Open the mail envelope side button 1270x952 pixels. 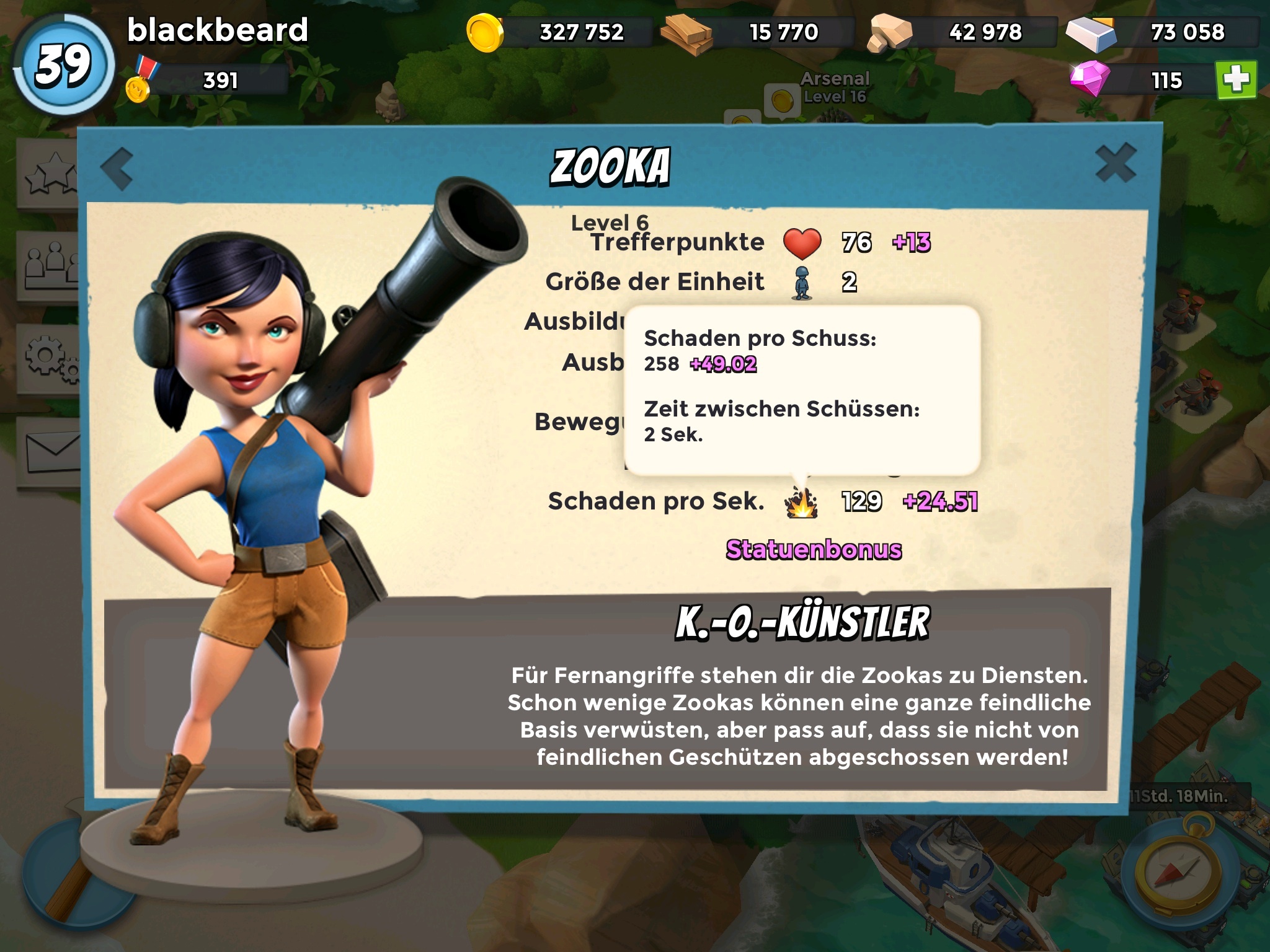pyautogui.click(x=51, y=451)
